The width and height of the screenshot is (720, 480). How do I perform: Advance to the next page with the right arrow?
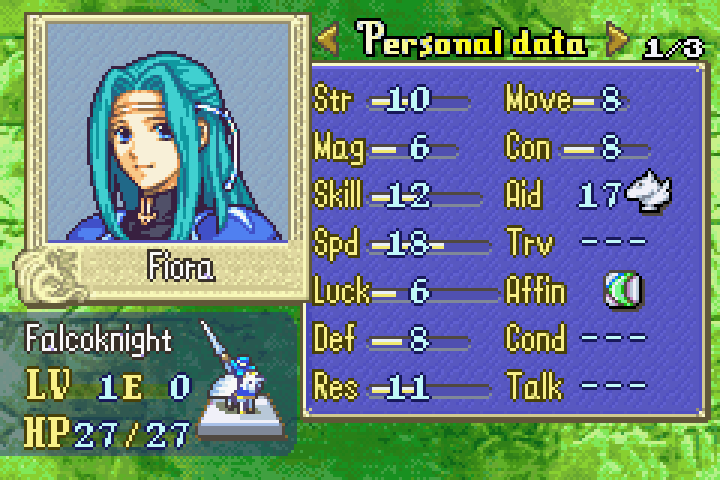[618, 42]
